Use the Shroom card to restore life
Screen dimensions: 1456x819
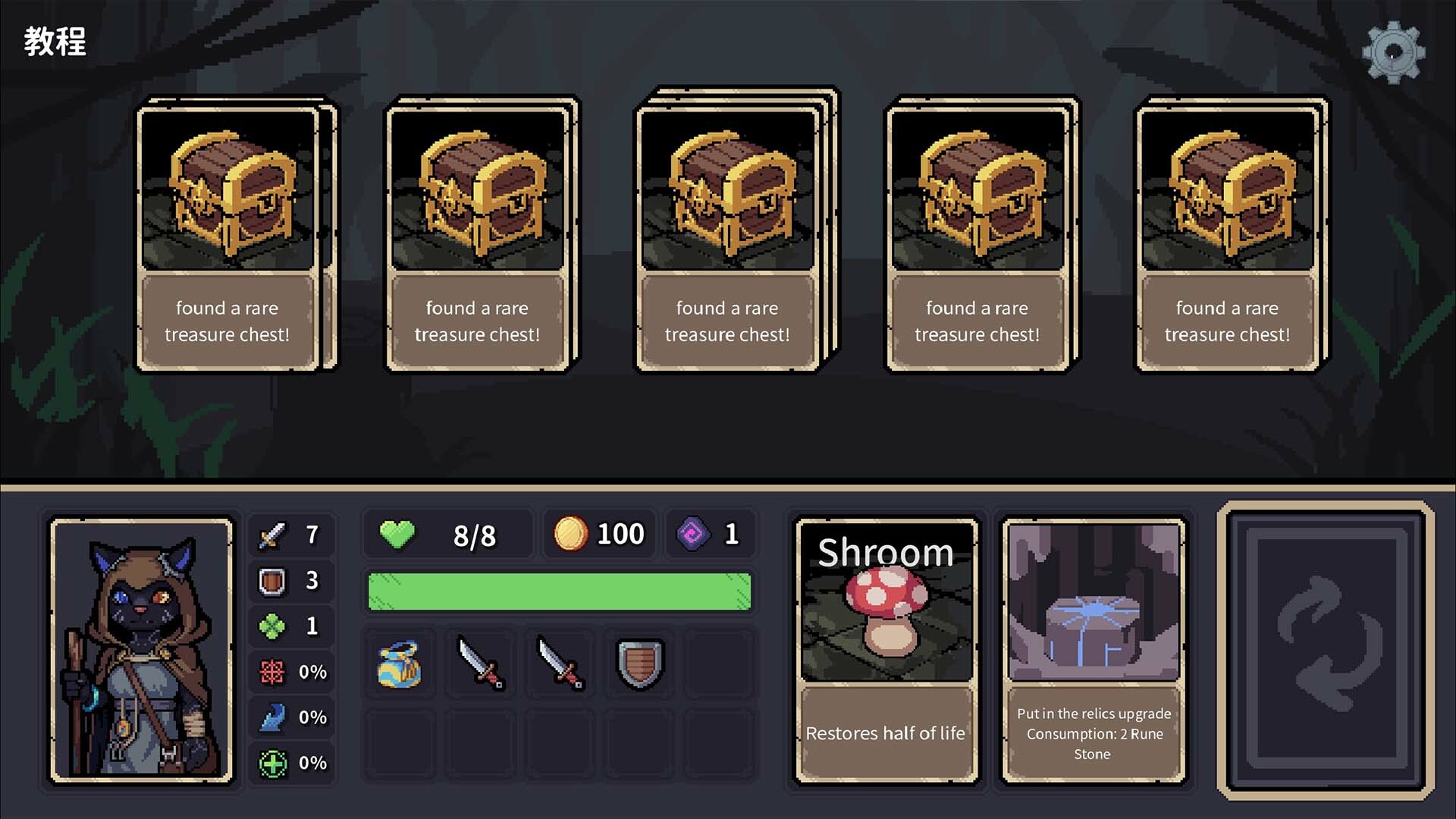tap(886, 645)
